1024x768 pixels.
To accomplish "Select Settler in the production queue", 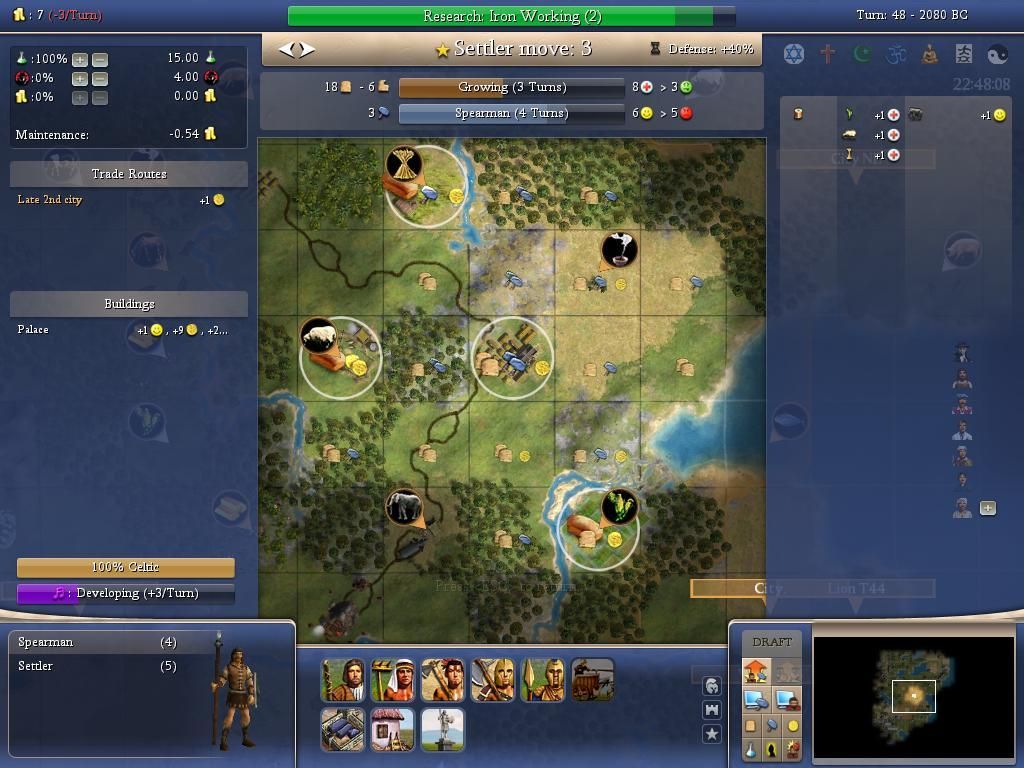I will pos(36,666).
